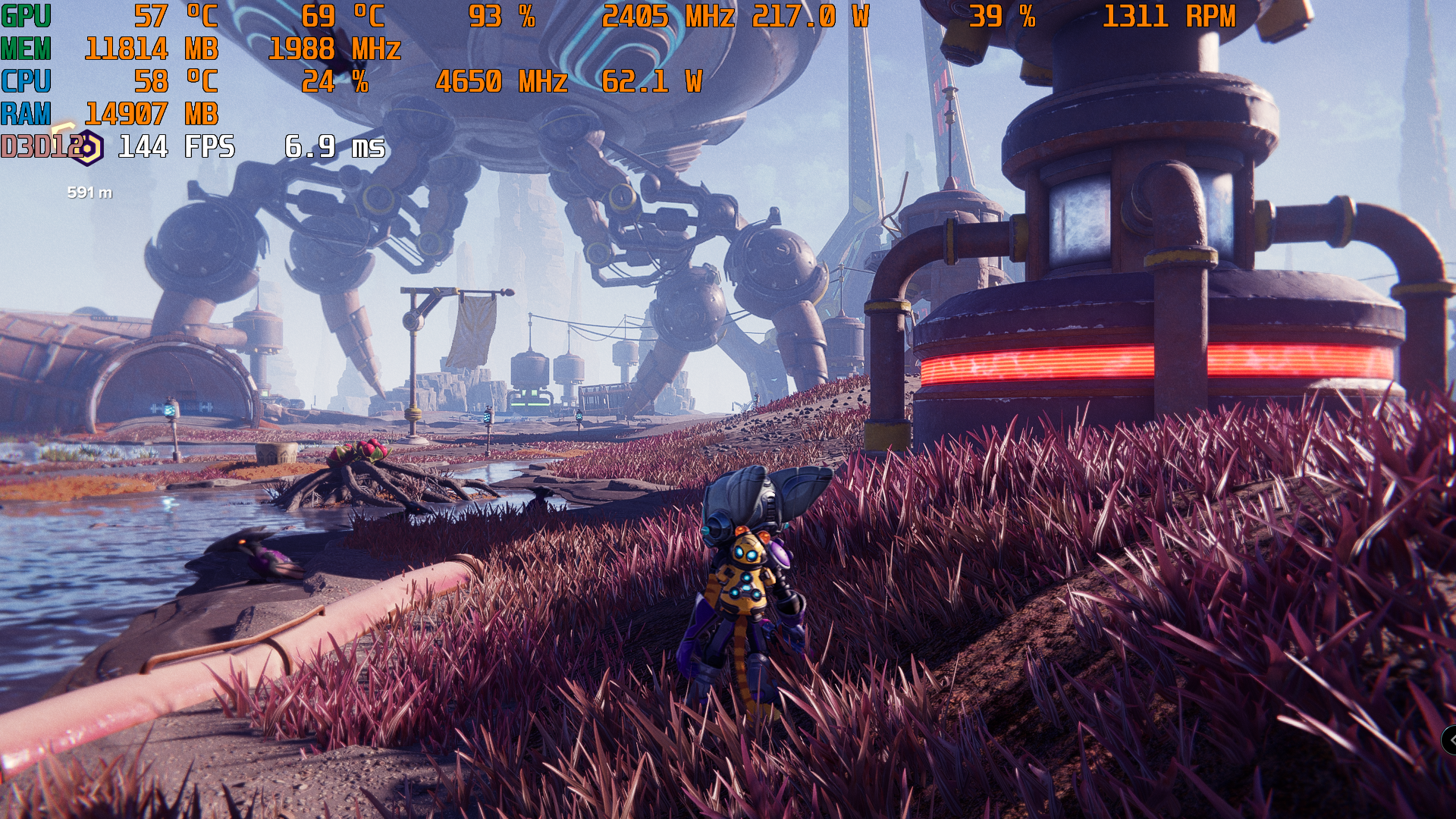Expand the overlay arrow tab at screen edge

(1449, 739)
